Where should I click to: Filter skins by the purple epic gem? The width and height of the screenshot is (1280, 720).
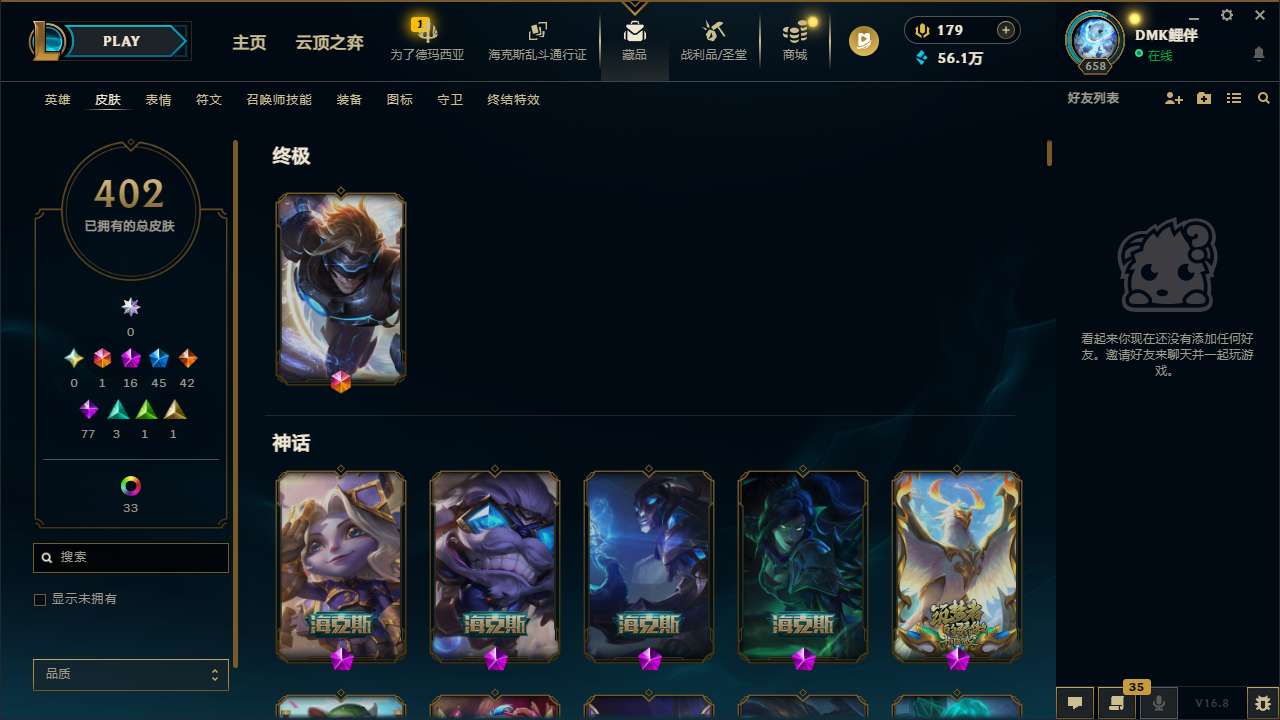(x=130, y=358)
